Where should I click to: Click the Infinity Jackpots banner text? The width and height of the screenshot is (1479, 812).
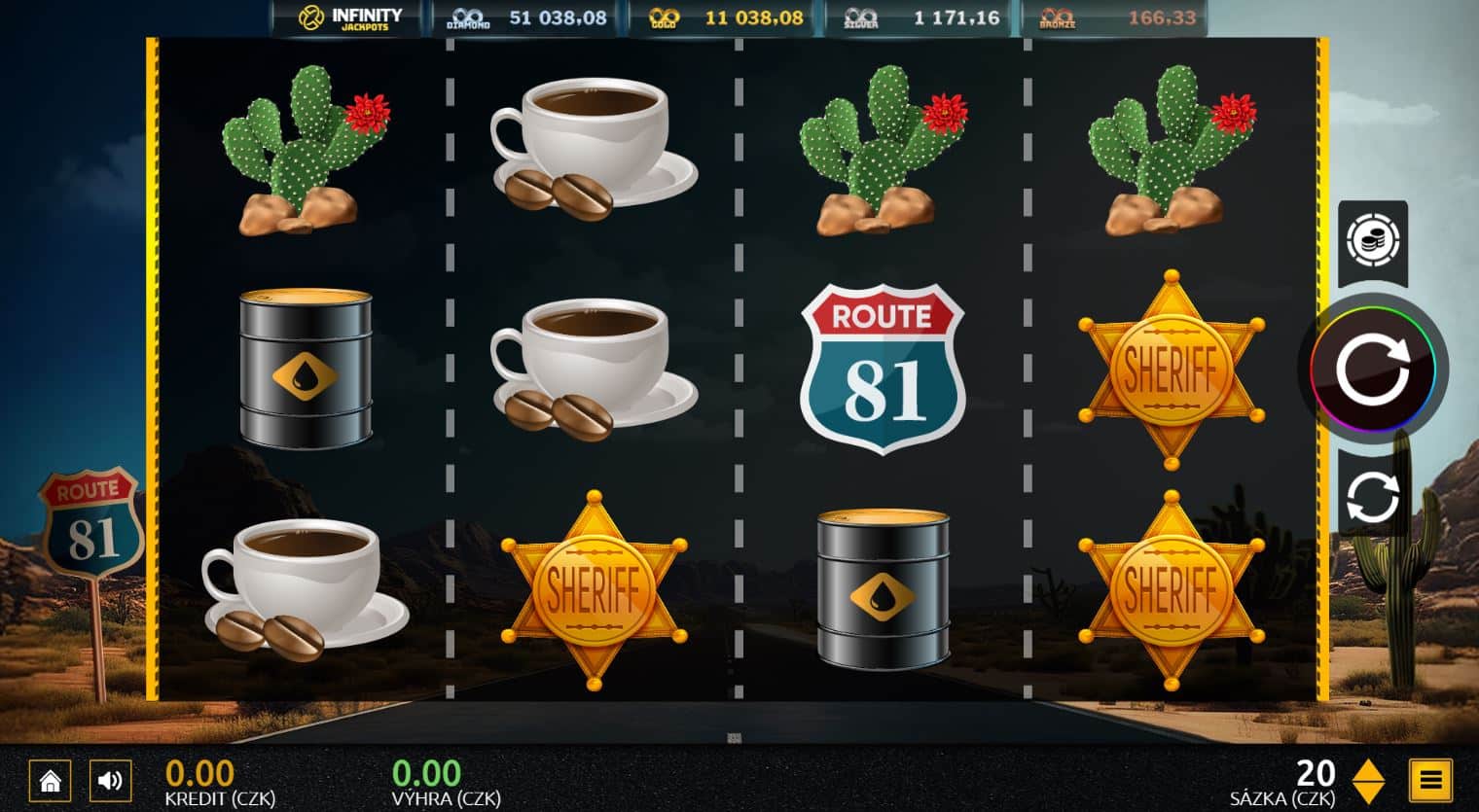368,17
